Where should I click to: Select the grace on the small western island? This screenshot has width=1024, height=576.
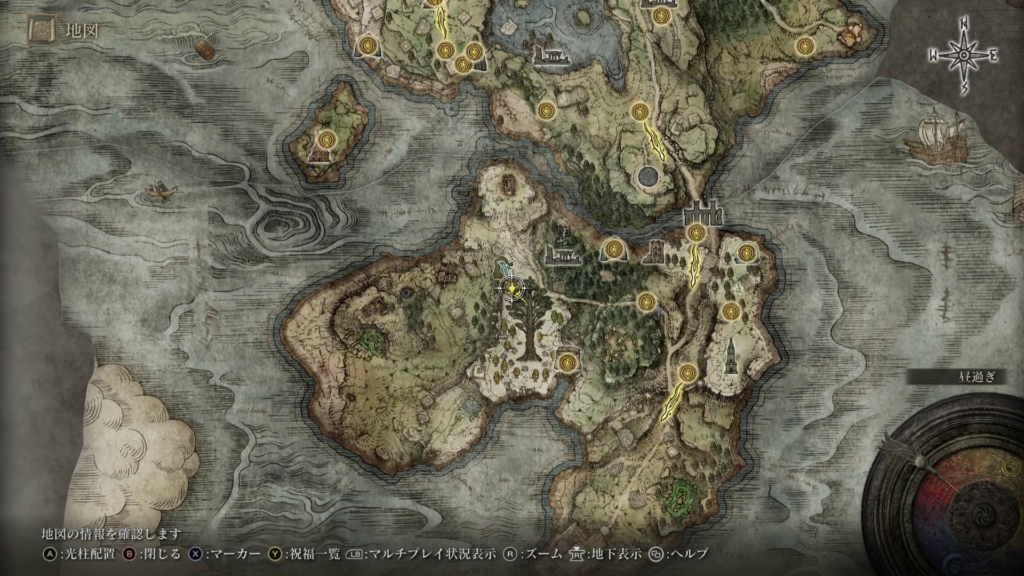pyautogui.click(x=326, y=139)
